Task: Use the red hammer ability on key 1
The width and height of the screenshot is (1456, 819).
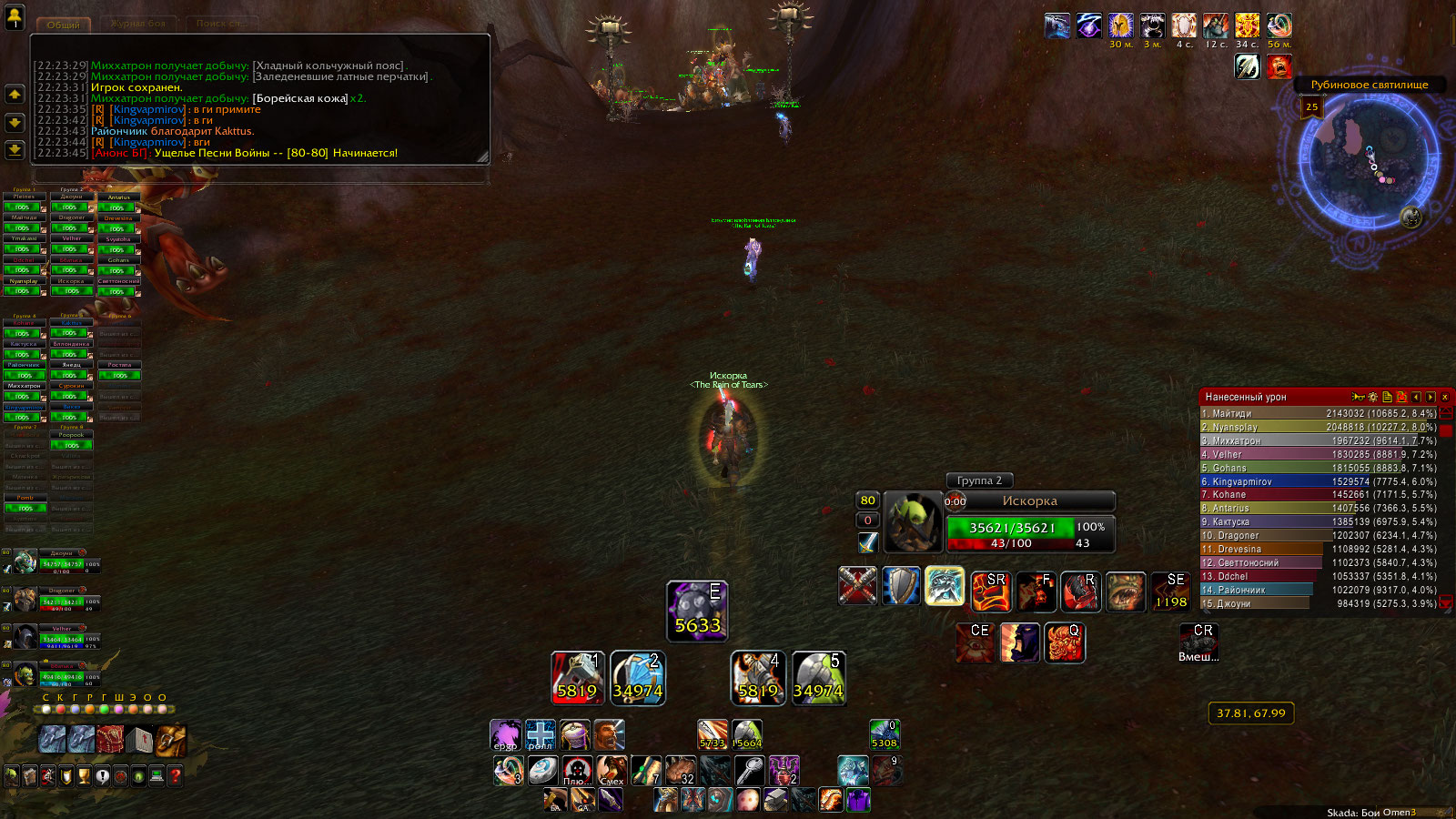Action: click(577, 678)
